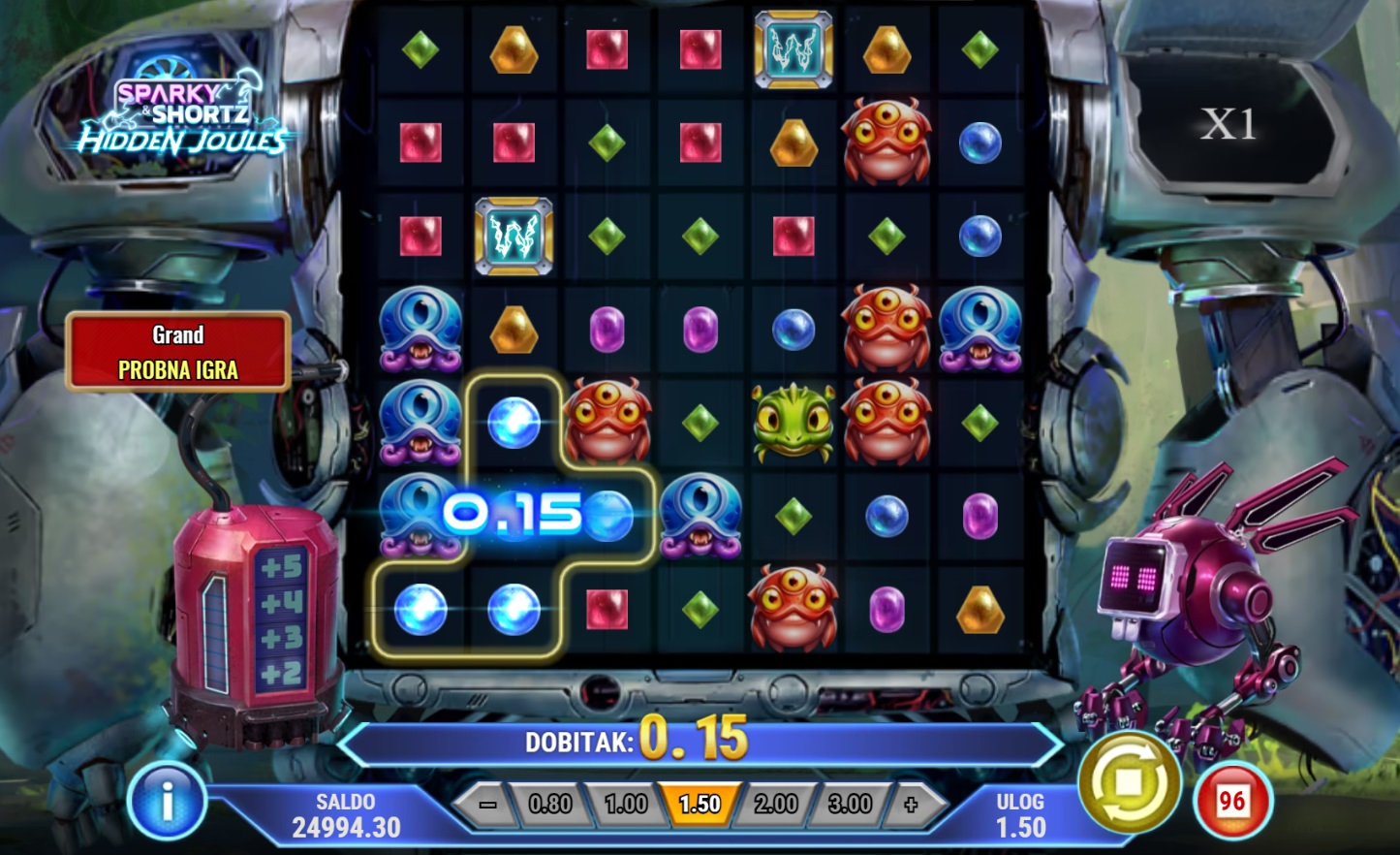Choose the 1.00 bet value
The width and height of the screenshot is (1400, 855).
tap(625, 805)
